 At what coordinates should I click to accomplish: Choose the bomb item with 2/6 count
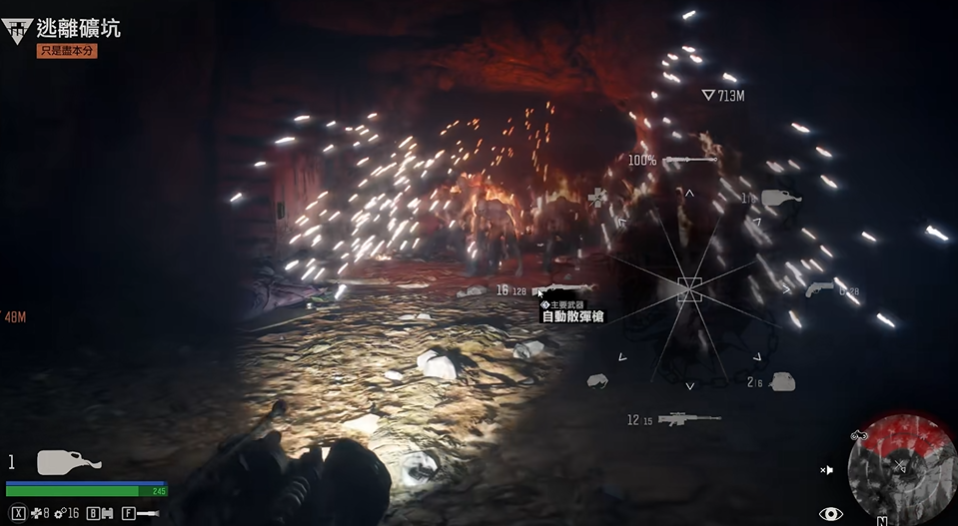click(782, 381)
